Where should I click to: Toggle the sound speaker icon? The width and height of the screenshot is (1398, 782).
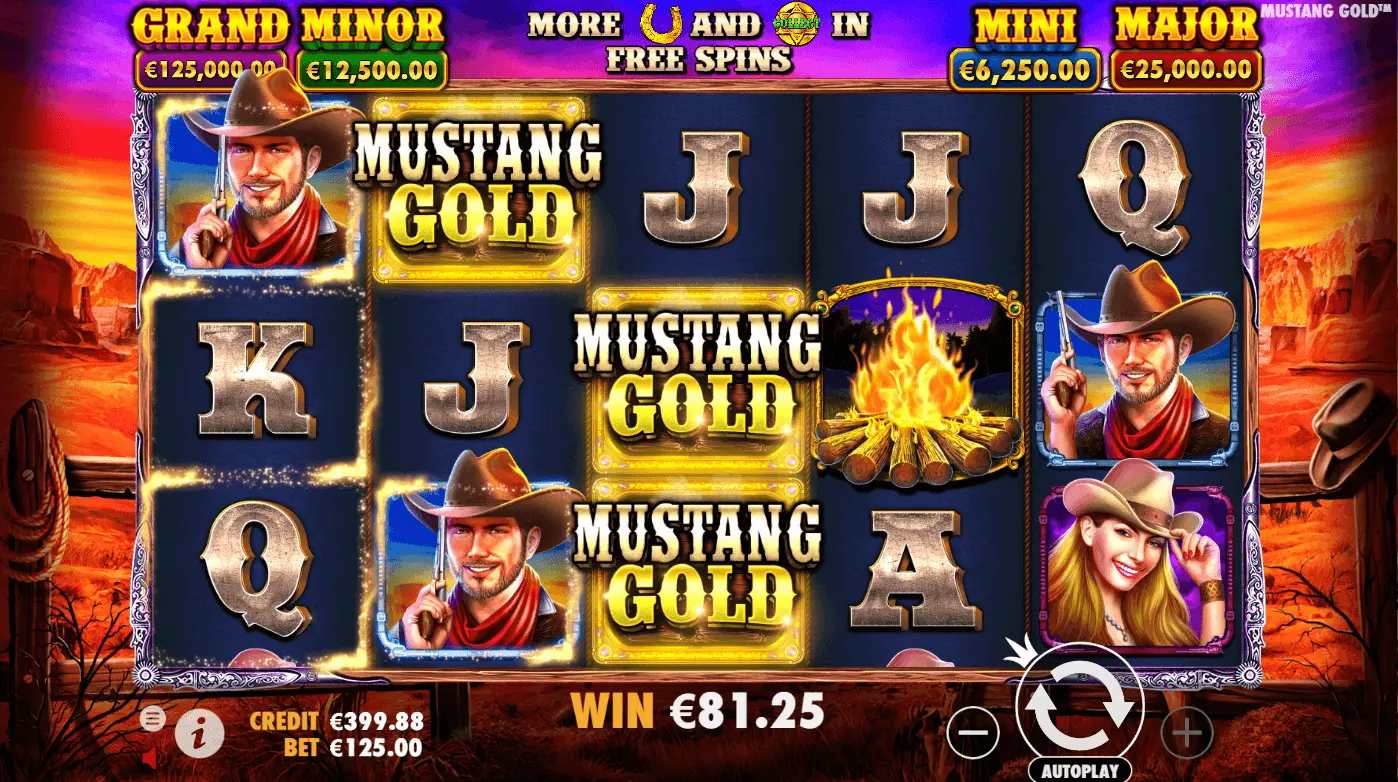[x=150, y=760]
